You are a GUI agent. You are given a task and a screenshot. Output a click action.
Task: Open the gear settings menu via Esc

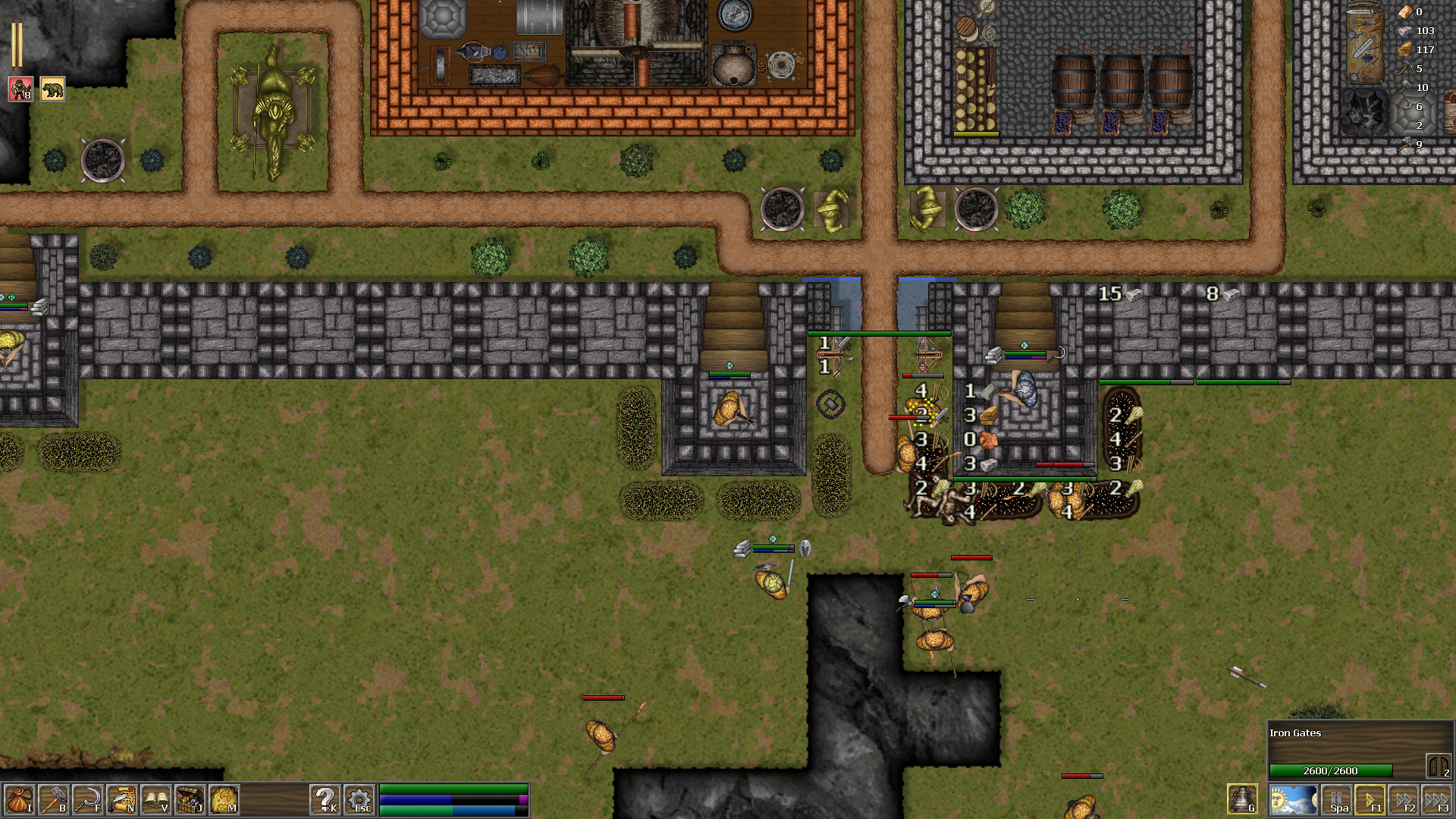359,800
